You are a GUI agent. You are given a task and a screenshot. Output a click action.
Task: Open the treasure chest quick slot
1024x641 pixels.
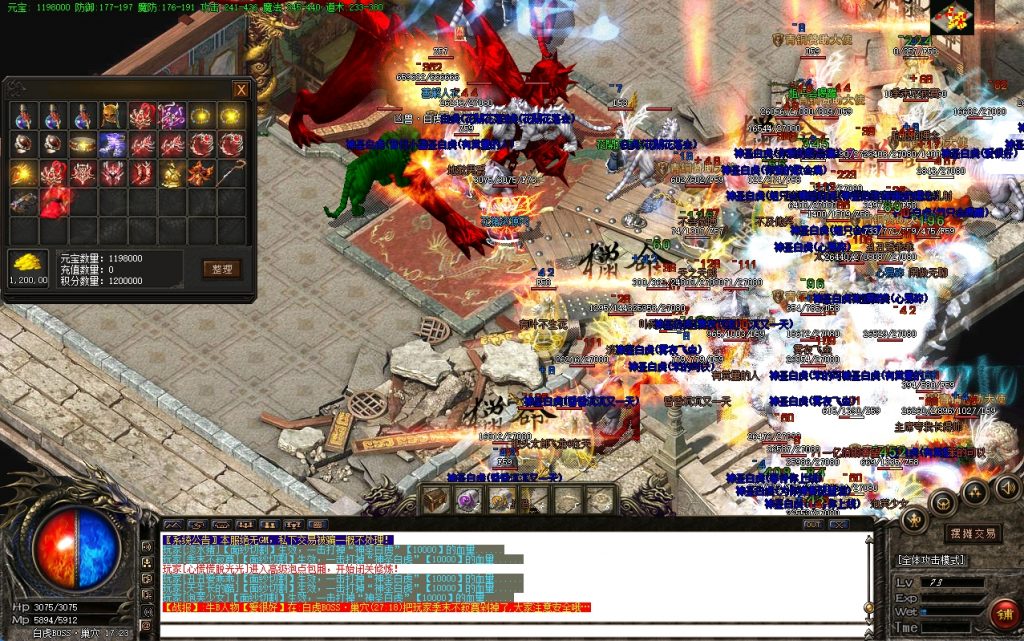[x=435, y=499]
